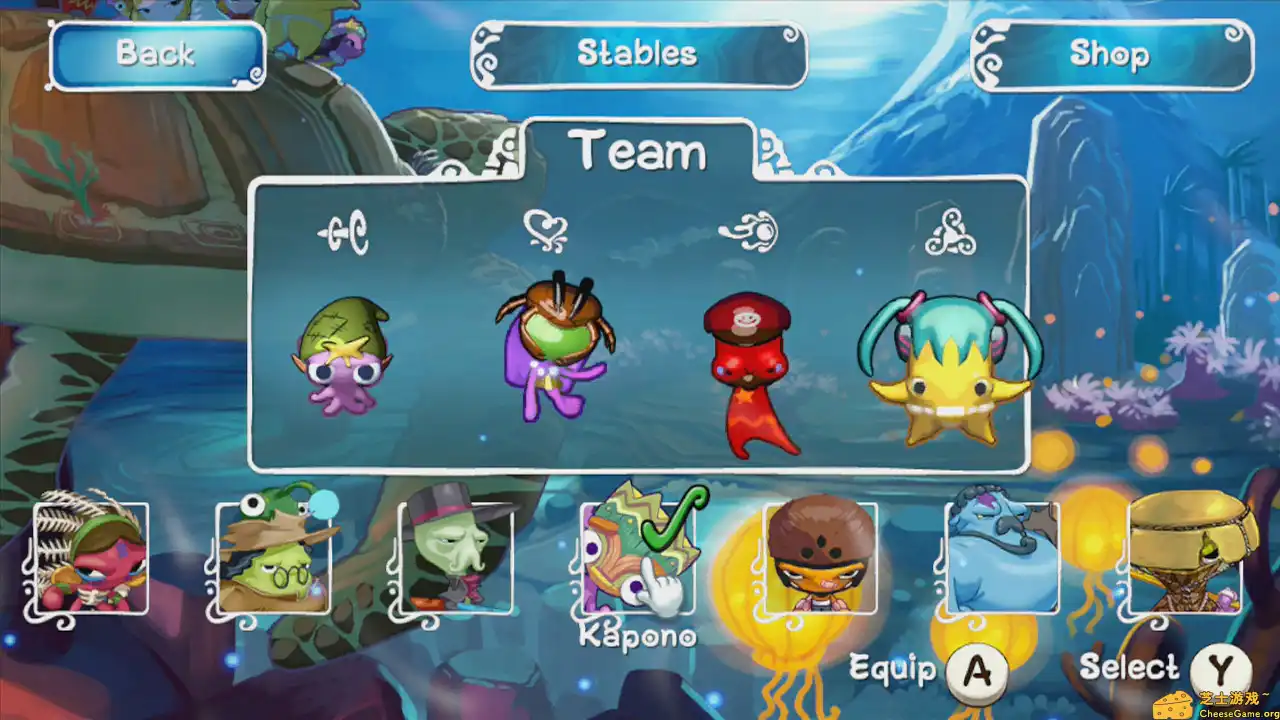Select the golden-helmet squid at the far right

point(1184,560)
